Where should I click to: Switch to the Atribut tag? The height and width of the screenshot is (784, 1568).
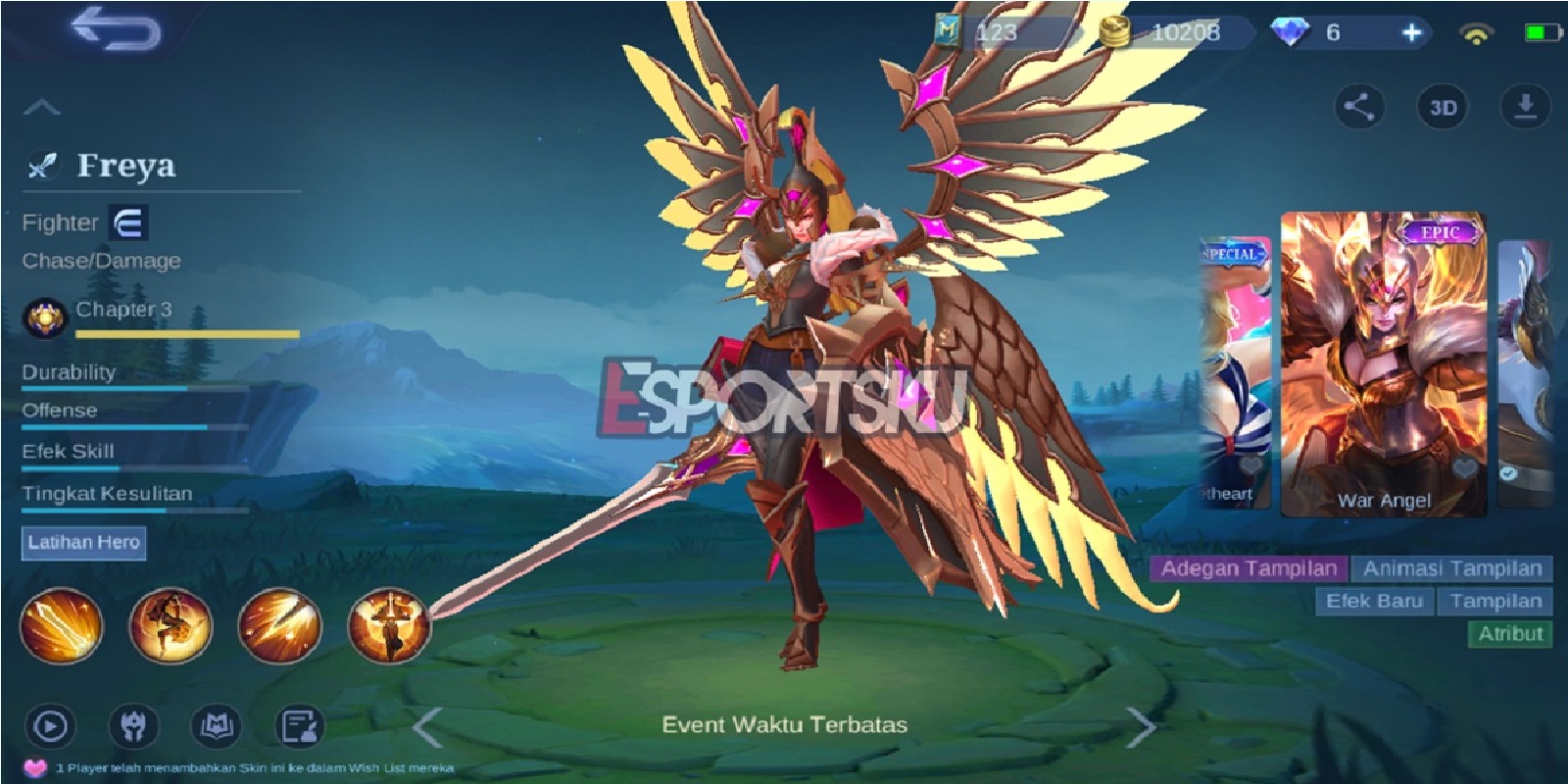(1509, 634)
